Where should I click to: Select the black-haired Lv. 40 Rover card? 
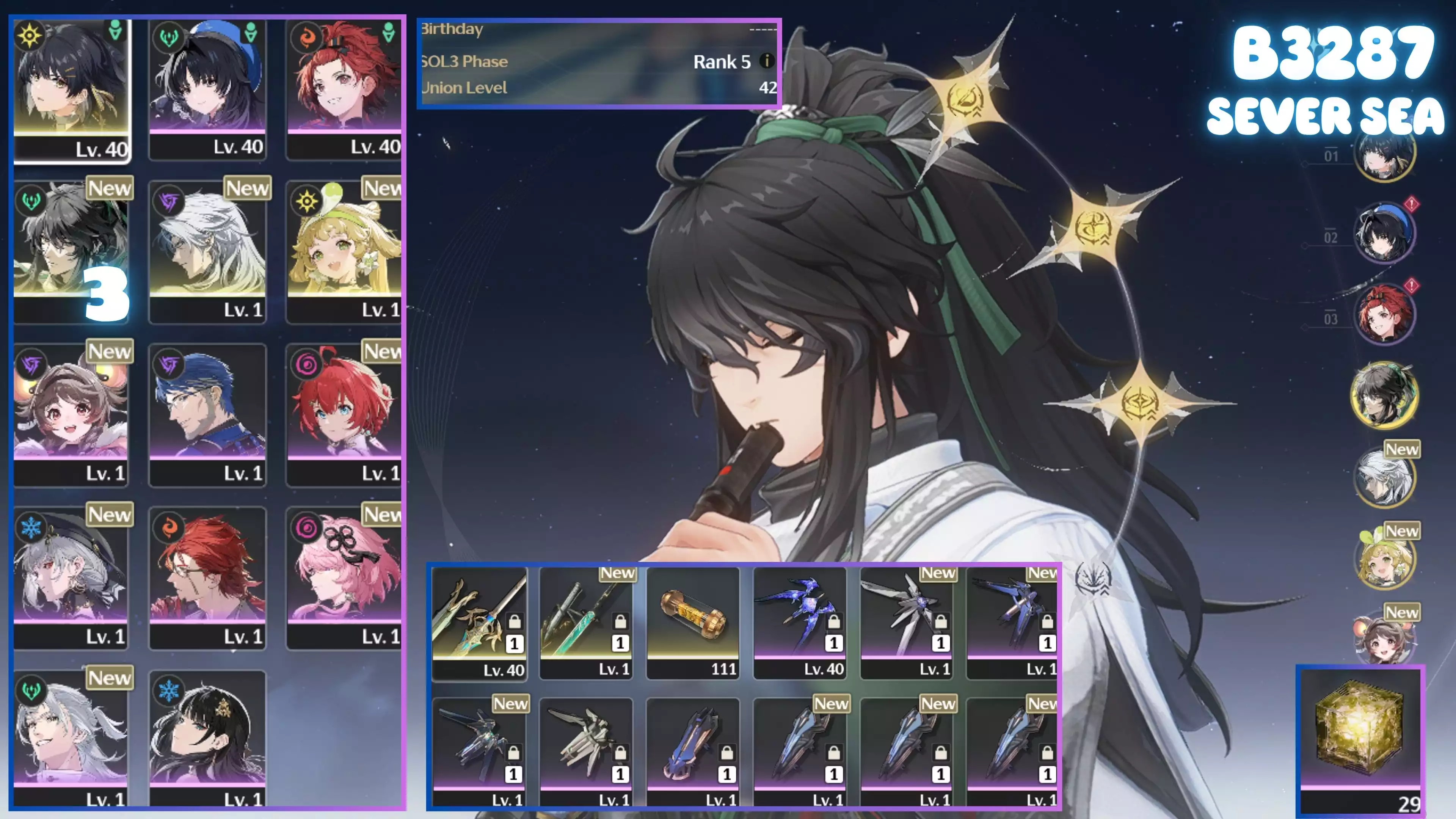72,91
